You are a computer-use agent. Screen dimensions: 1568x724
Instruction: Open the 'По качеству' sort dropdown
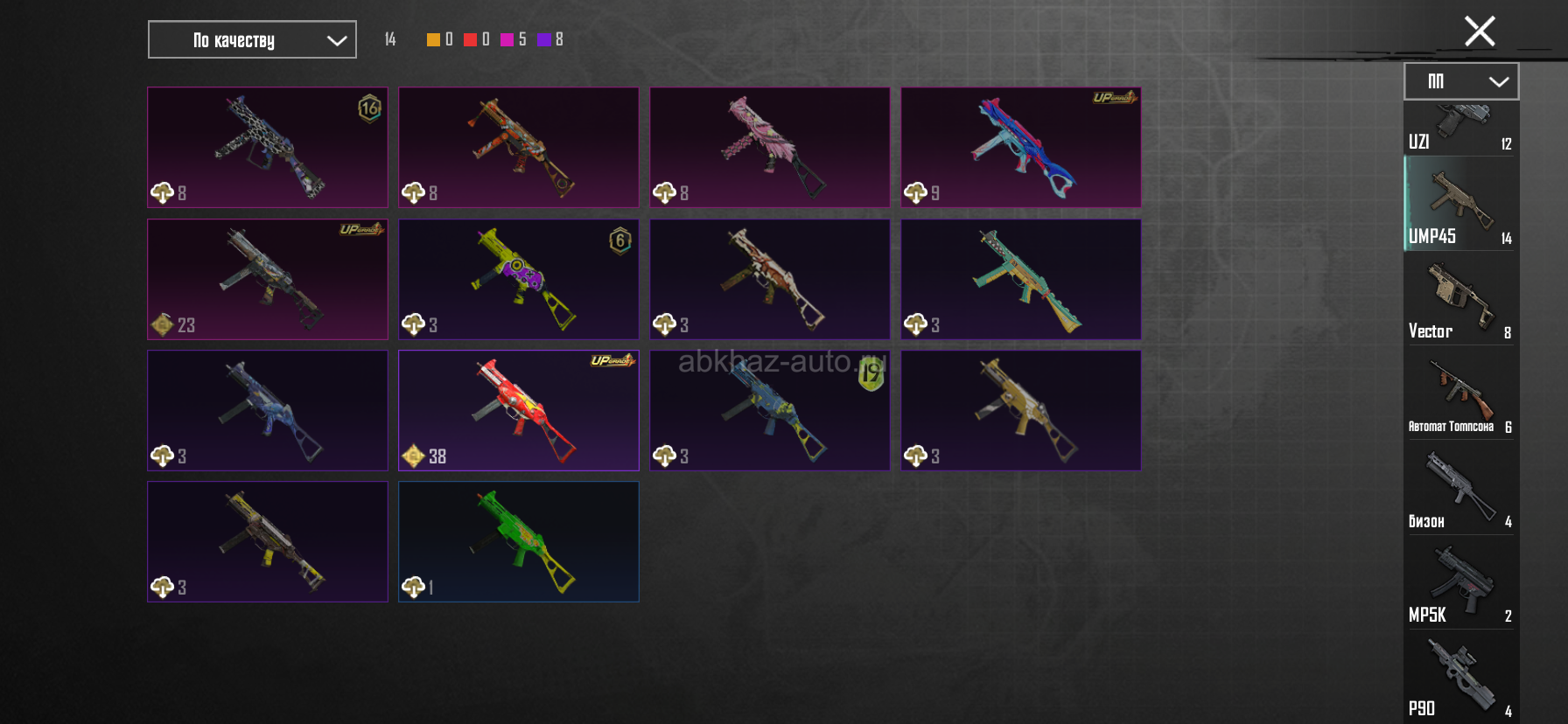tap(252, 39)
